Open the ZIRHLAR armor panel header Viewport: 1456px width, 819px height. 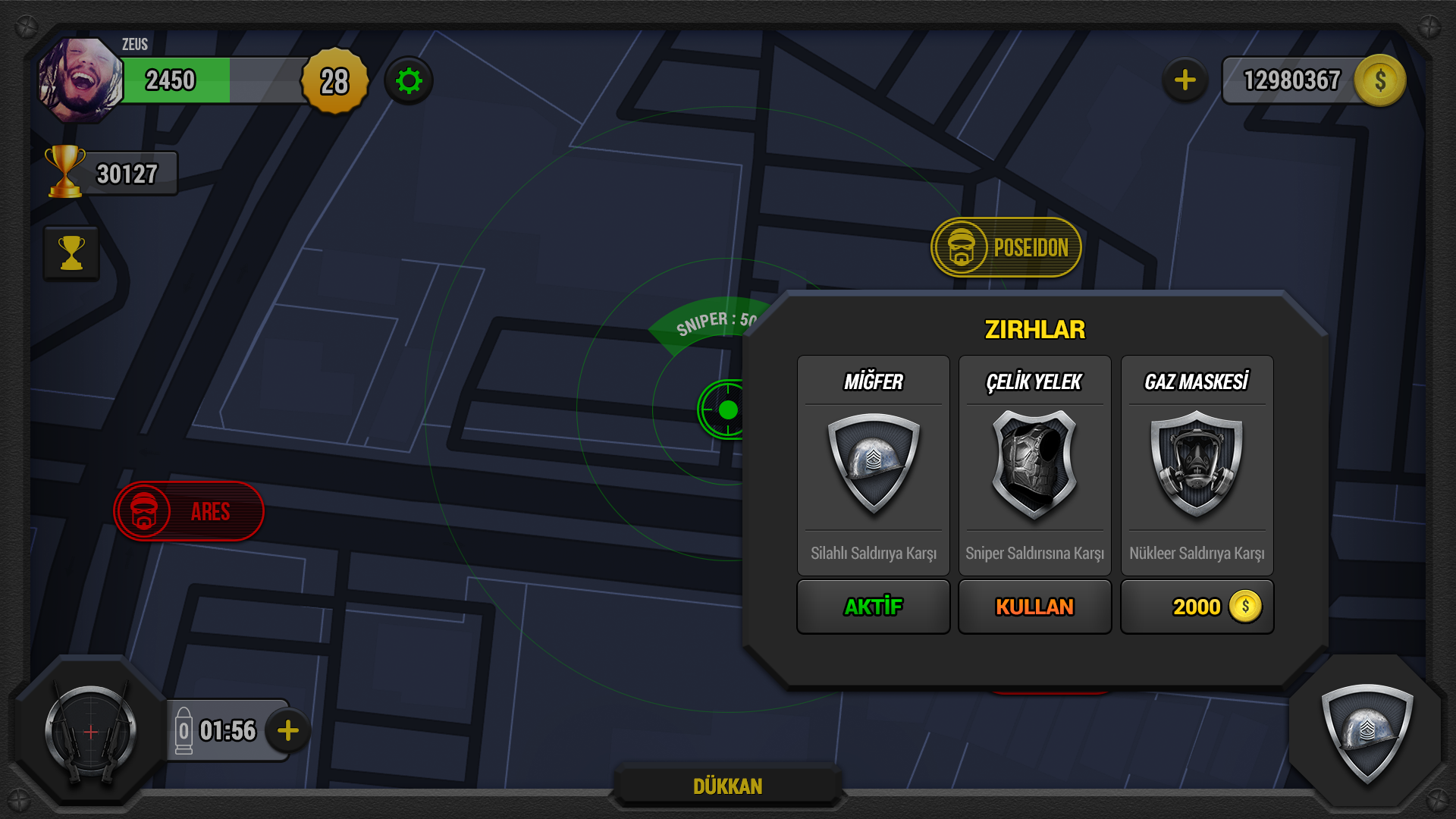click(1034, 329)
